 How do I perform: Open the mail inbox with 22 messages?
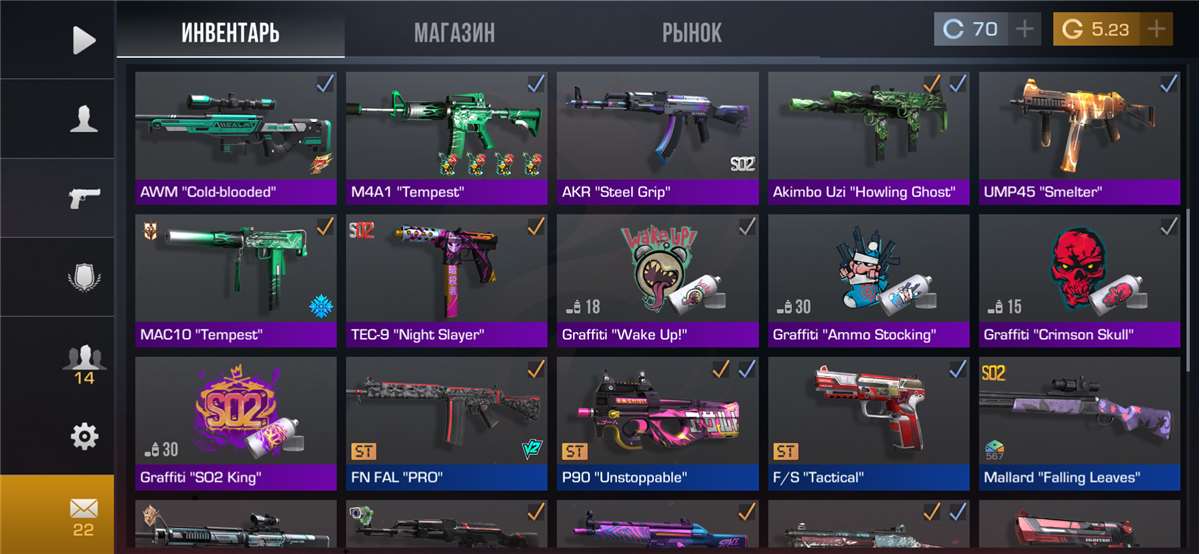coord(84,514)
